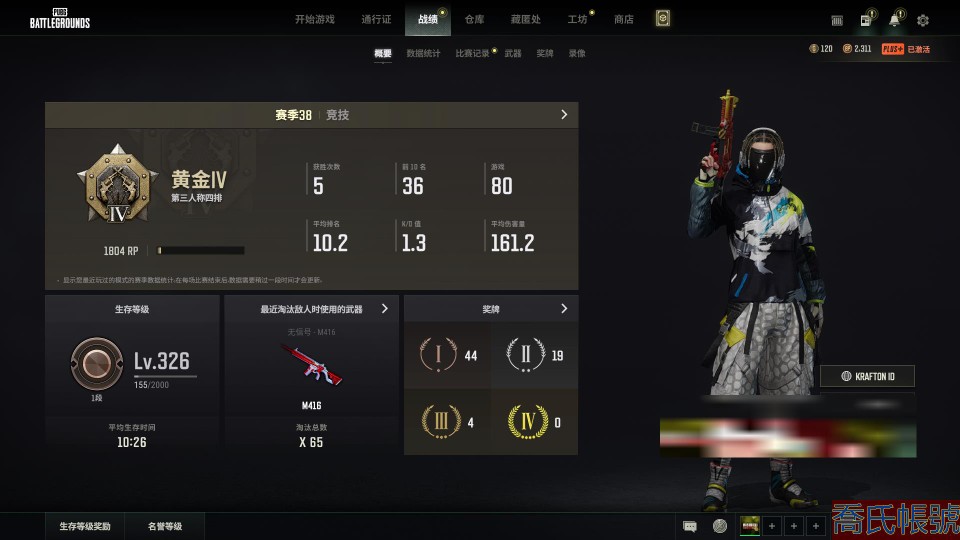Open the 仓库 inventory menu

tap(474, 19)
